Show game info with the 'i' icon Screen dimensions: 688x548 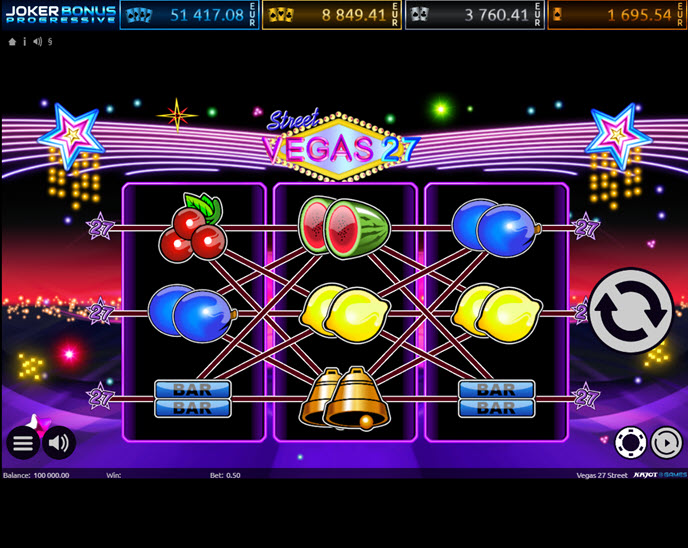[24, 42]
